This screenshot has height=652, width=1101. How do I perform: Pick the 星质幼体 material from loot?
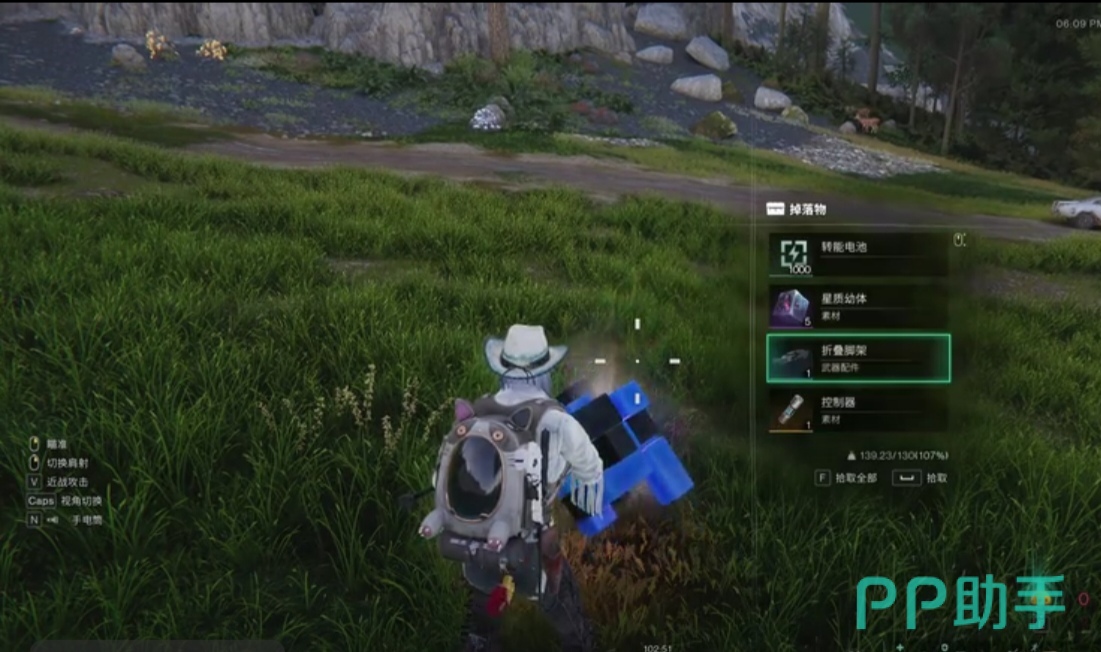[857, 306]
